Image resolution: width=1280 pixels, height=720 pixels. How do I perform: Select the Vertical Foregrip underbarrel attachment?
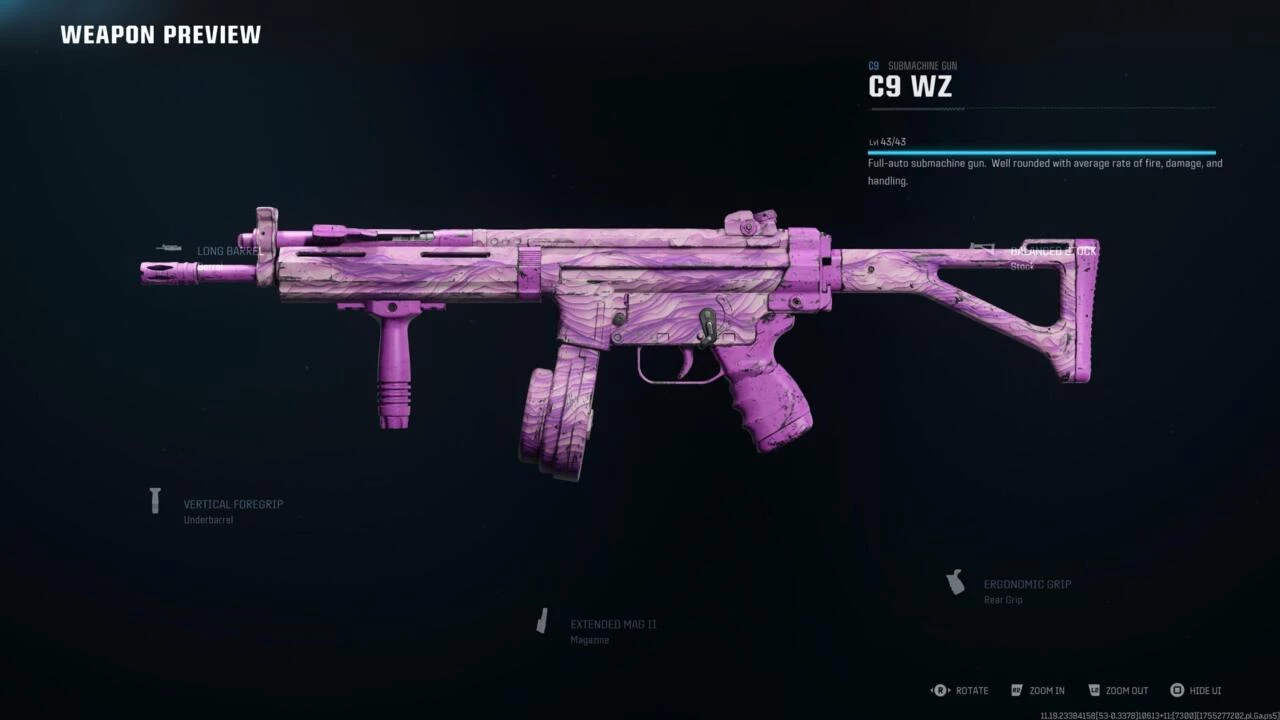[x=232, y=505]
